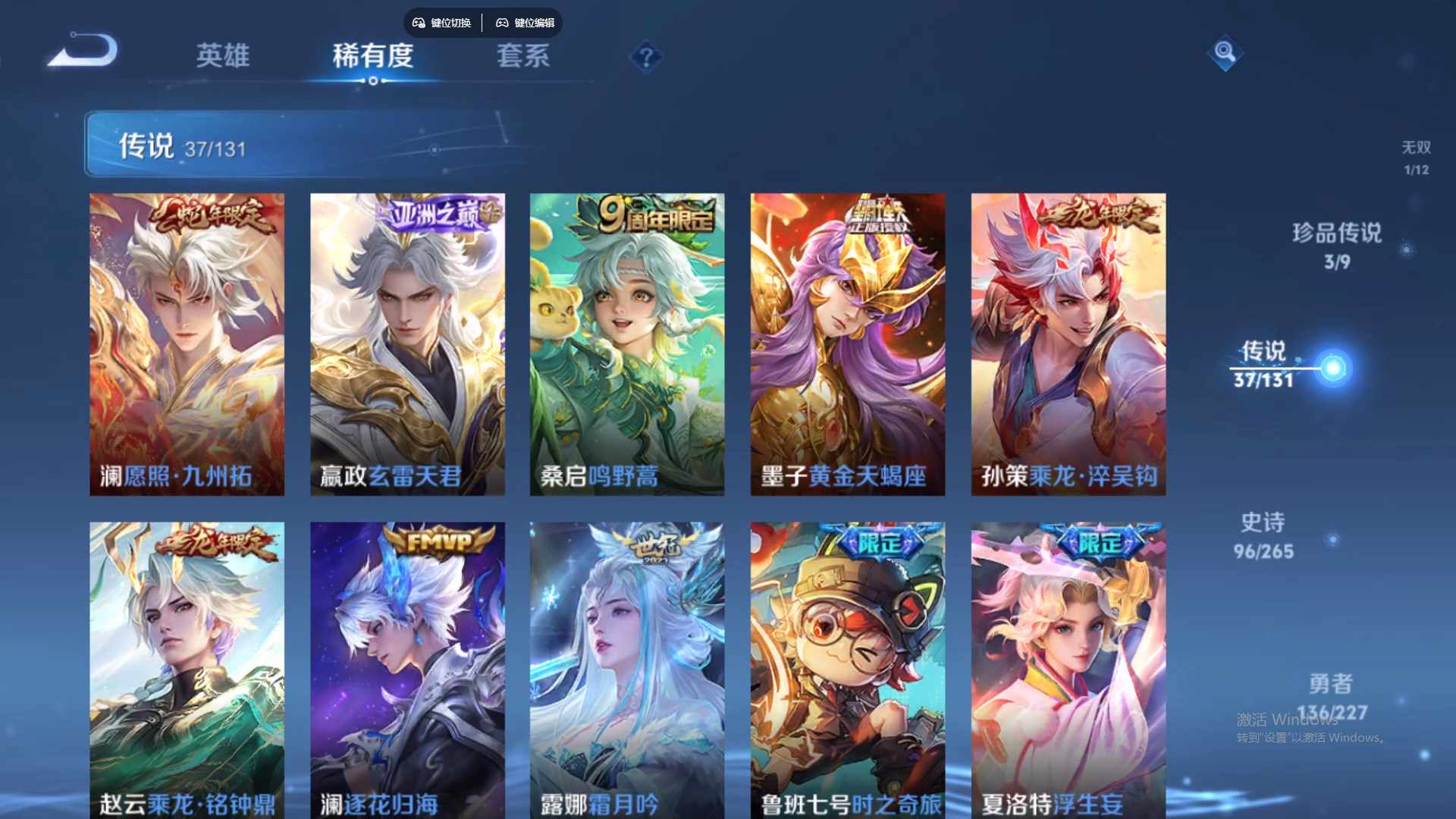Jump to the 无双 rarity section
The image size is (1456, 819).
1416,157
